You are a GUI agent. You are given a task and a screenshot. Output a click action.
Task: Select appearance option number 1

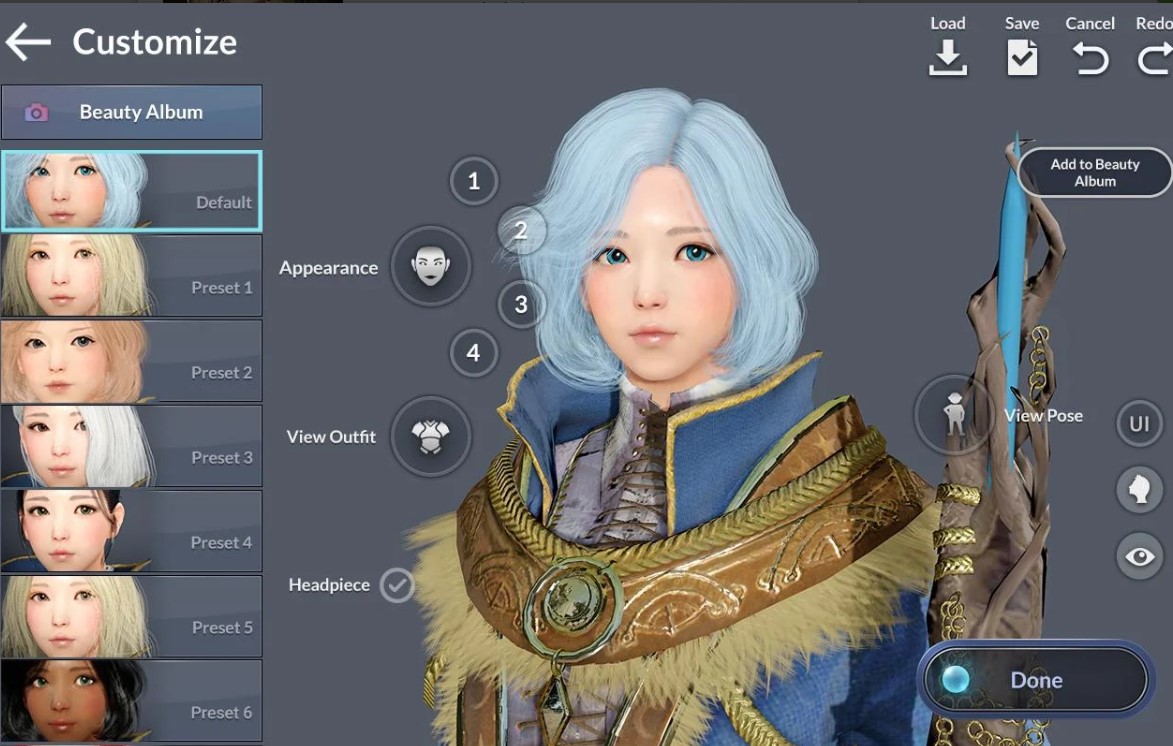(473, 181)
